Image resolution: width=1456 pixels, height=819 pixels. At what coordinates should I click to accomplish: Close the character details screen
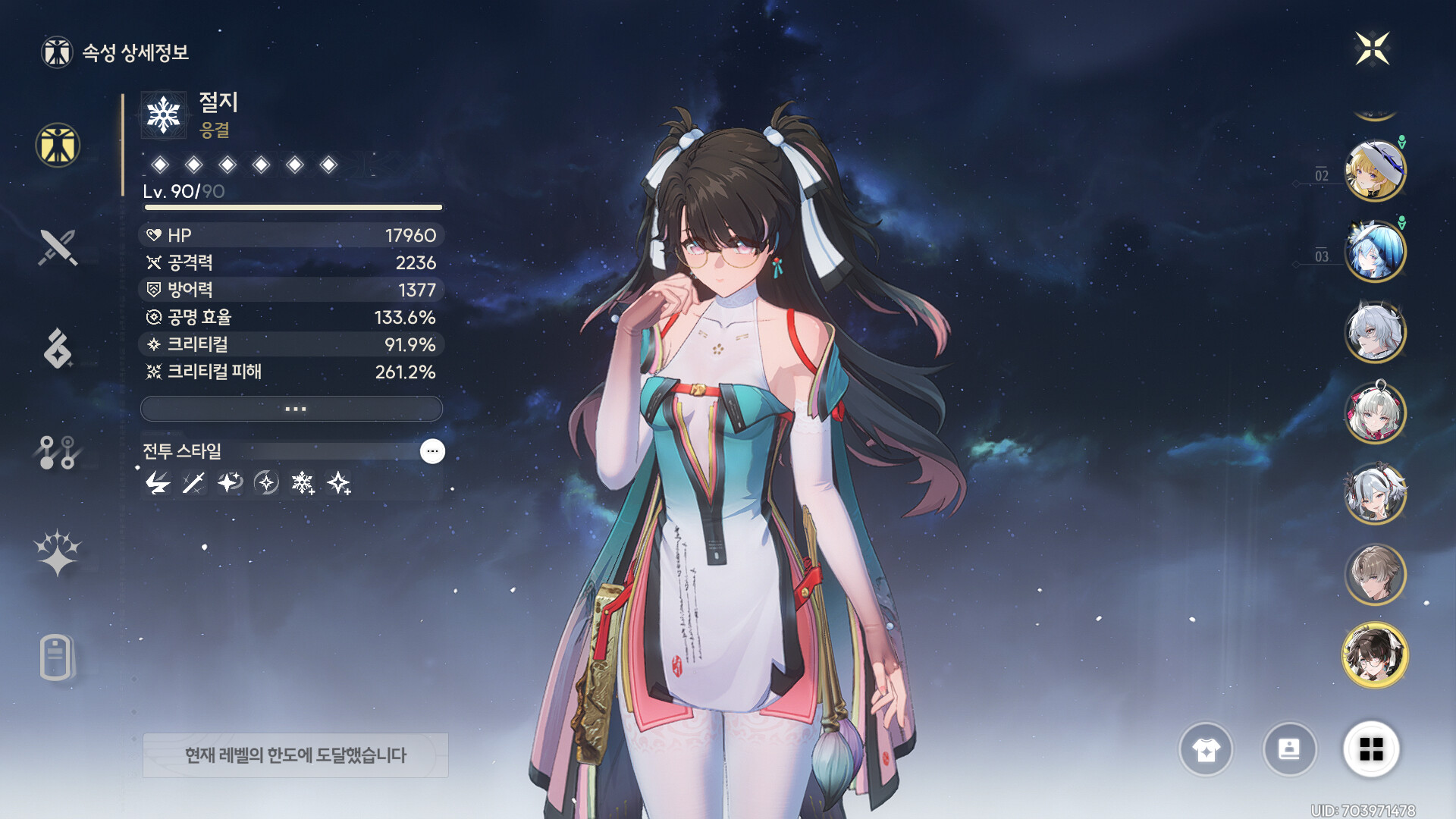tap(1372, 49)
